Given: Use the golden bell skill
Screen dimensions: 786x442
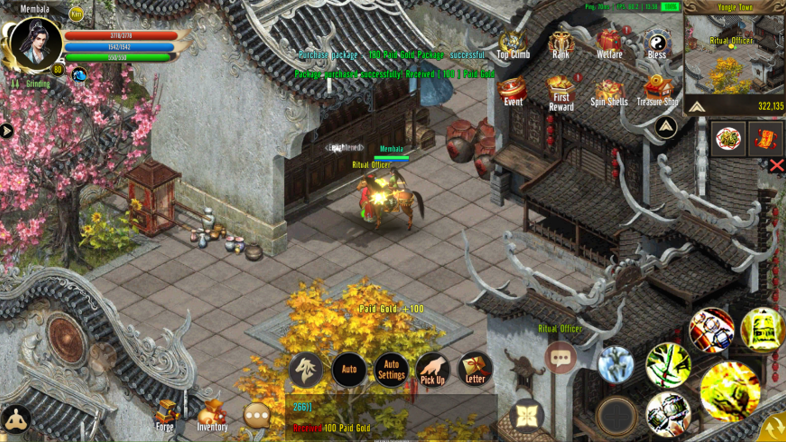Looking at the screenshot, I should tap(763, 329).
